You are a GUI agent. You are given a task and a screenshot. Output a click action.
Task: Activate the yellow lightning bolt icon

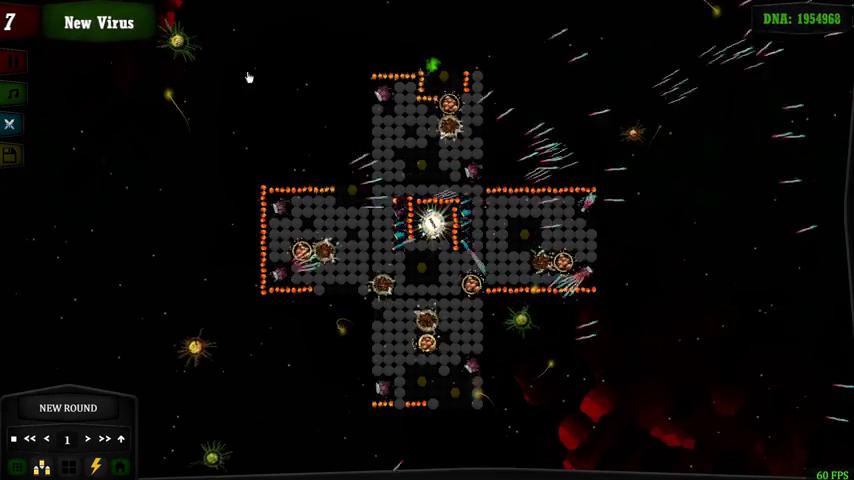pos(96,466)
